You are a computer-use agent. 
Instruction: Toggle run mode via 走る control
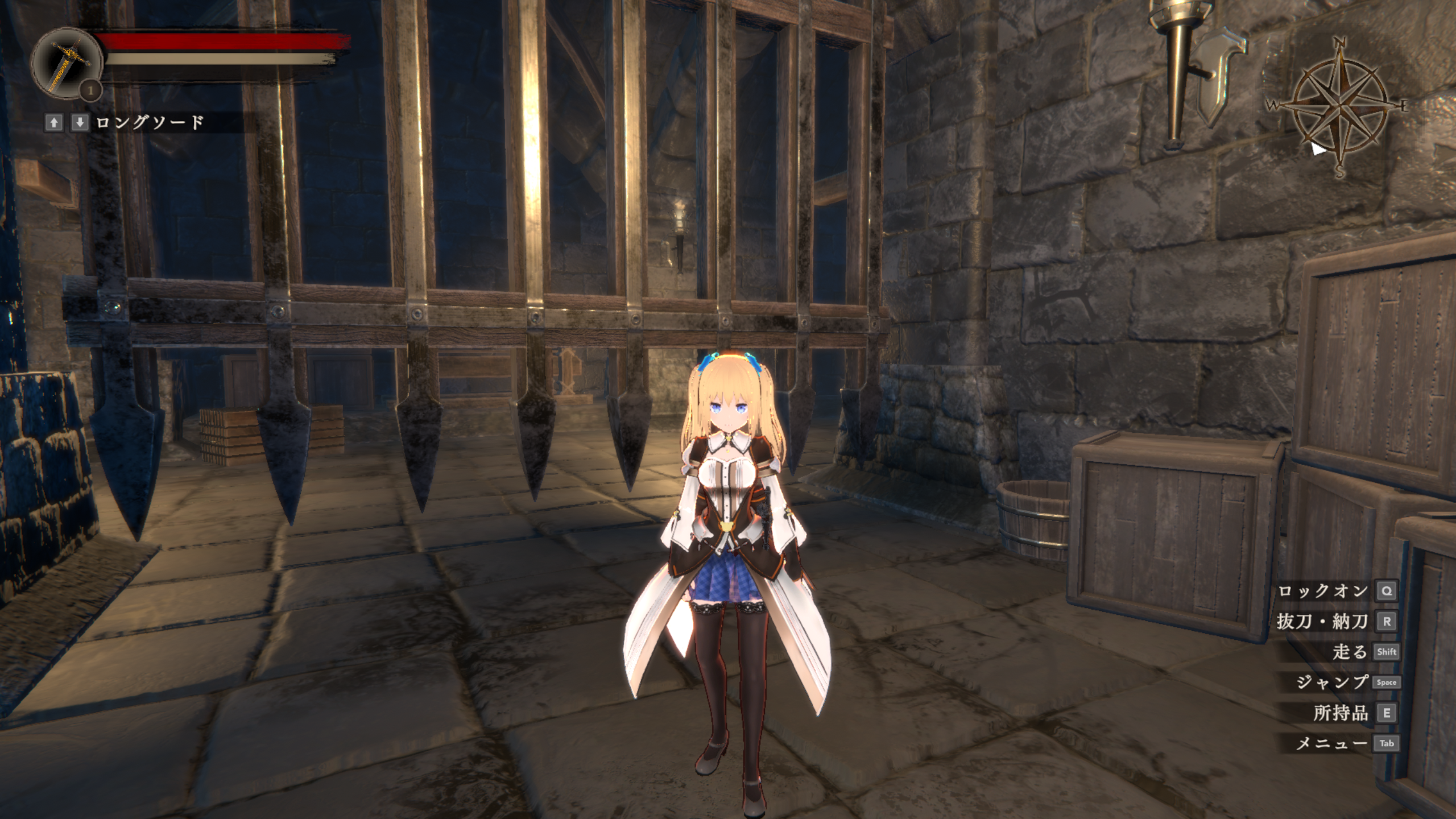[x=1350, y=652]
